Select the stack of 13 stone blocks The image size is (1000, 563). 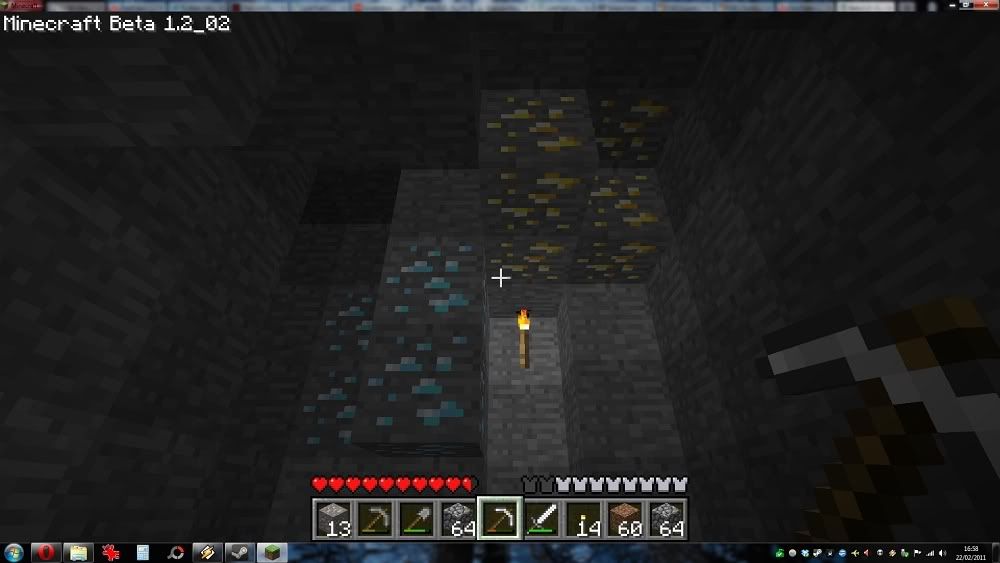tap(334, 519)
